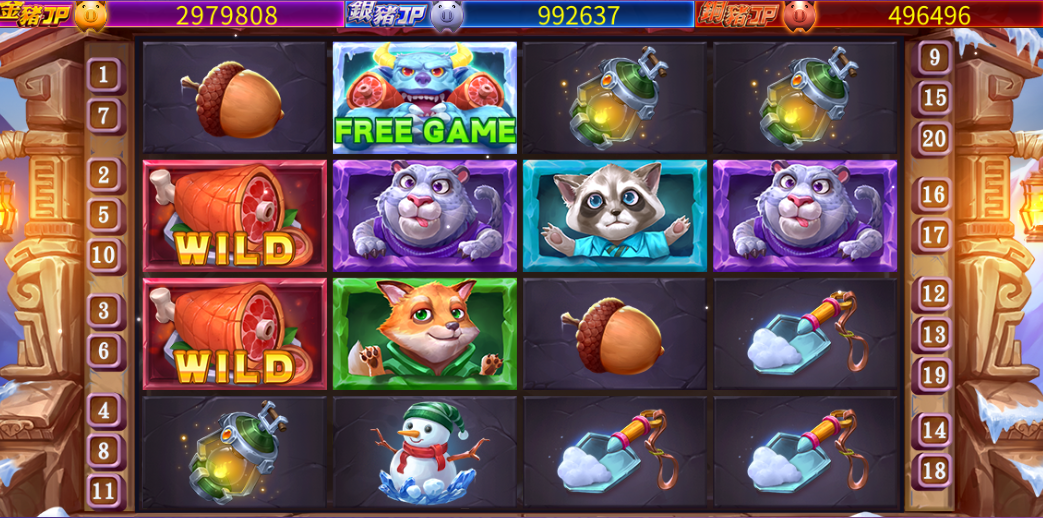Select payline number 18

(x=933, y=470)
